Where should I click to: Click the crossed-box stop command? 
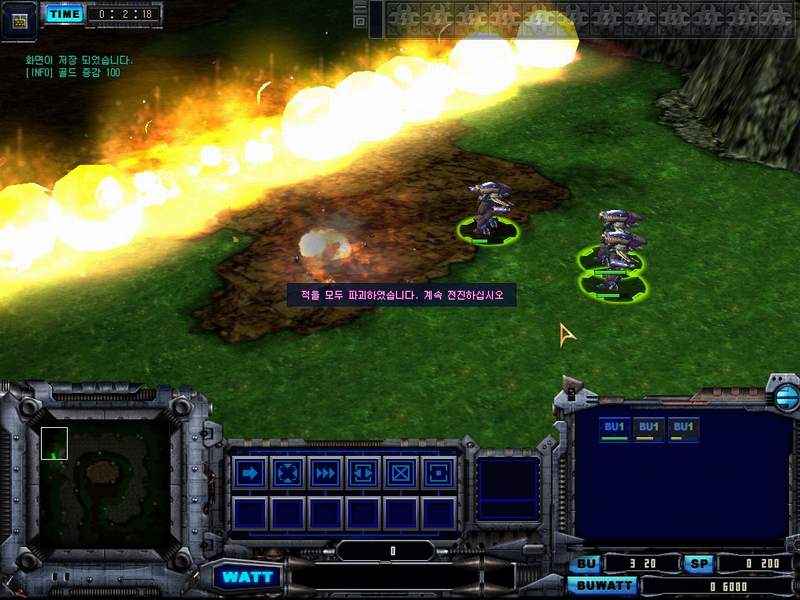pos(401,472)
